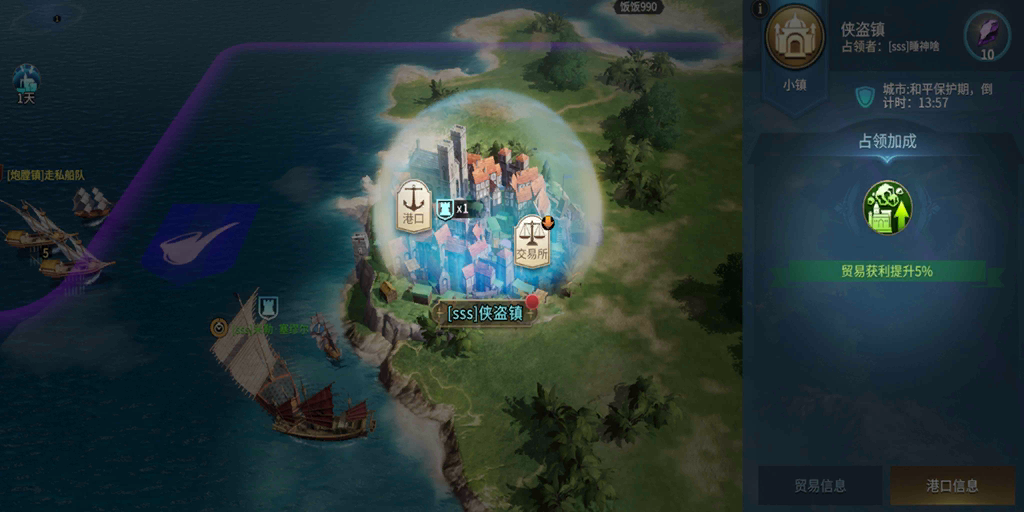Show the green trade profit bonus icon
Viewport: 1024px width, 512px height.
(887, 208)
